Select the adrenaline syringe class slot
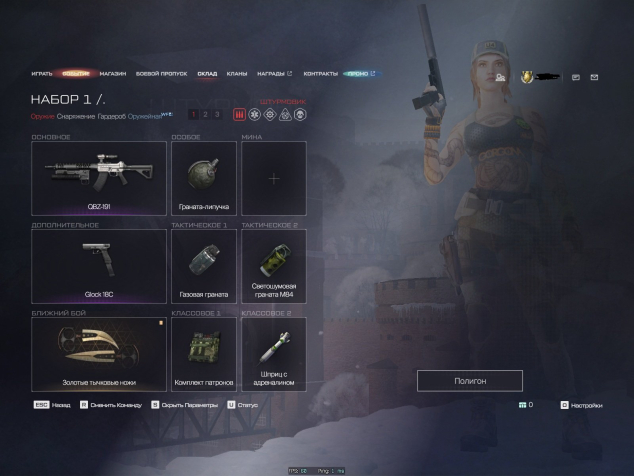This screenshot has width=634, height=476. pos(273,354)
